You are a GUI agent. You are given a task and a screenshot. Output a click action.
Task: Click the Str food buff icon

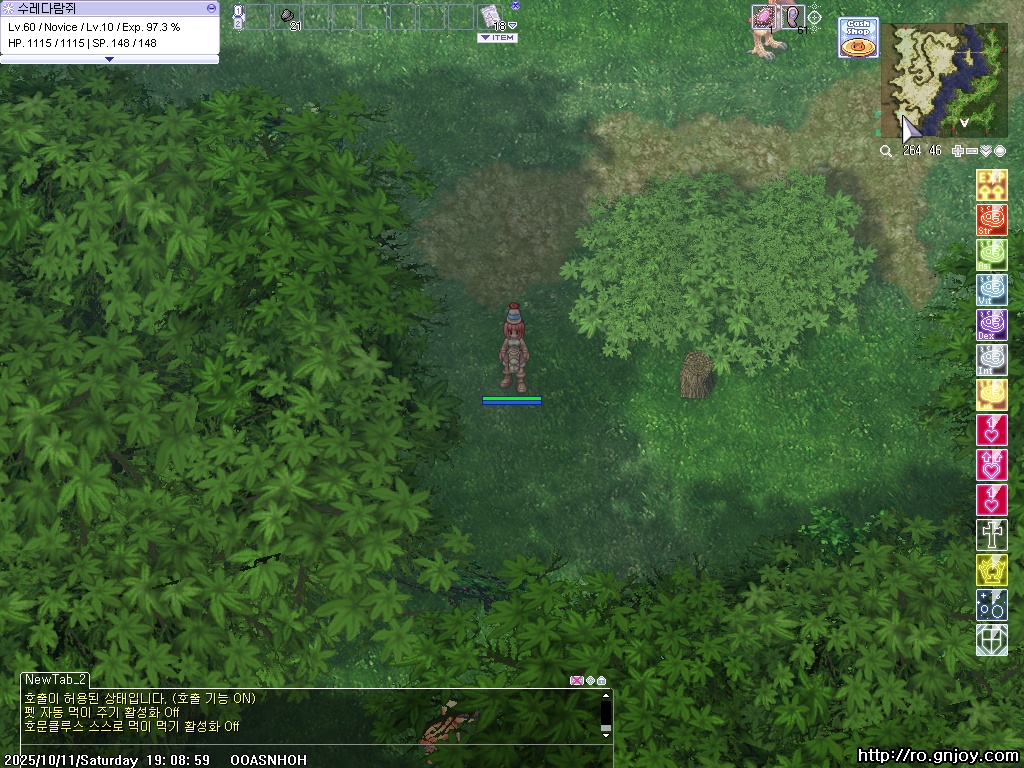(991, 220)
